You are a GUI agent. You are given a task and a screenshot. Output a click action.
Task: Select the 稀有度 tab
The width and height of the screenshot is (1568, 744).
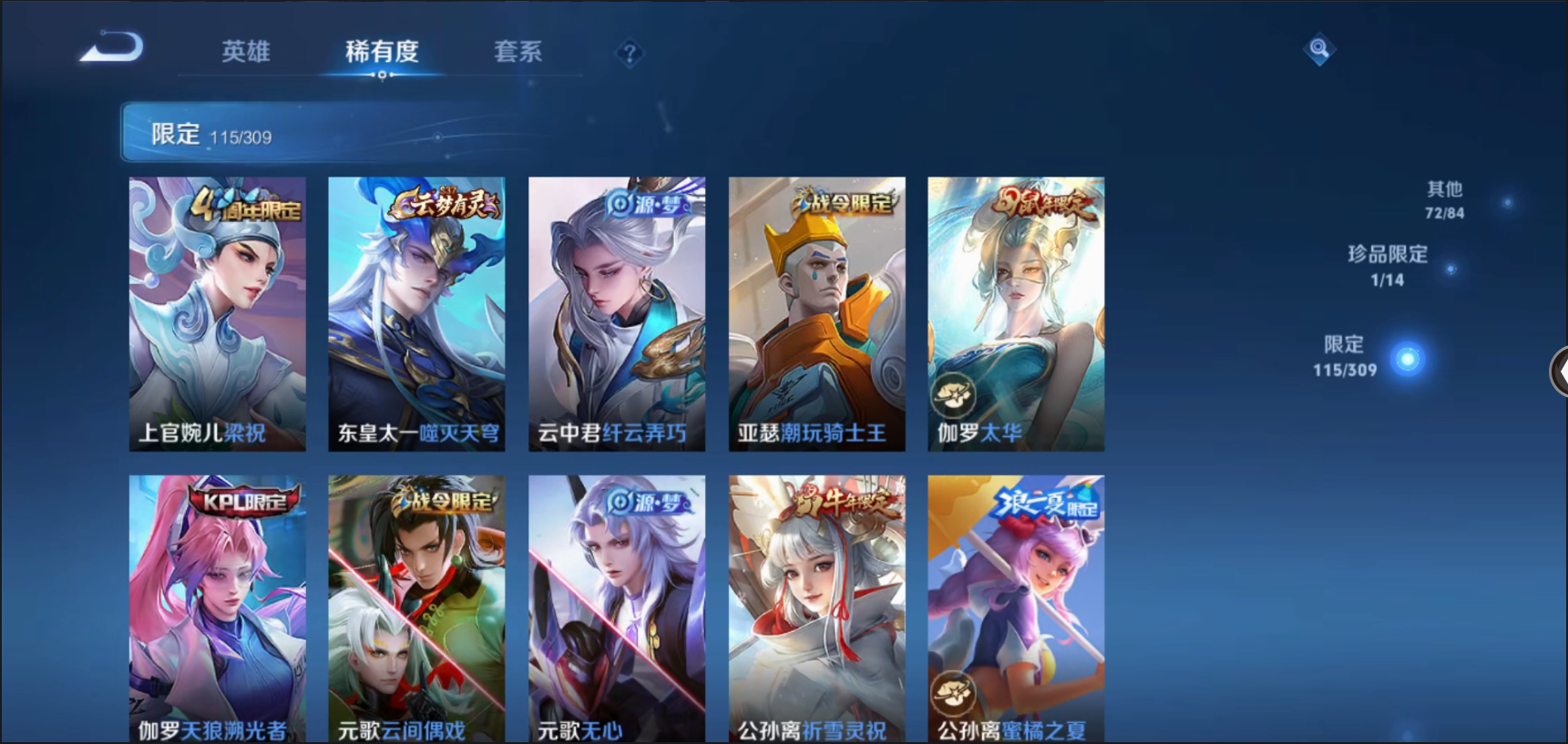382,51
